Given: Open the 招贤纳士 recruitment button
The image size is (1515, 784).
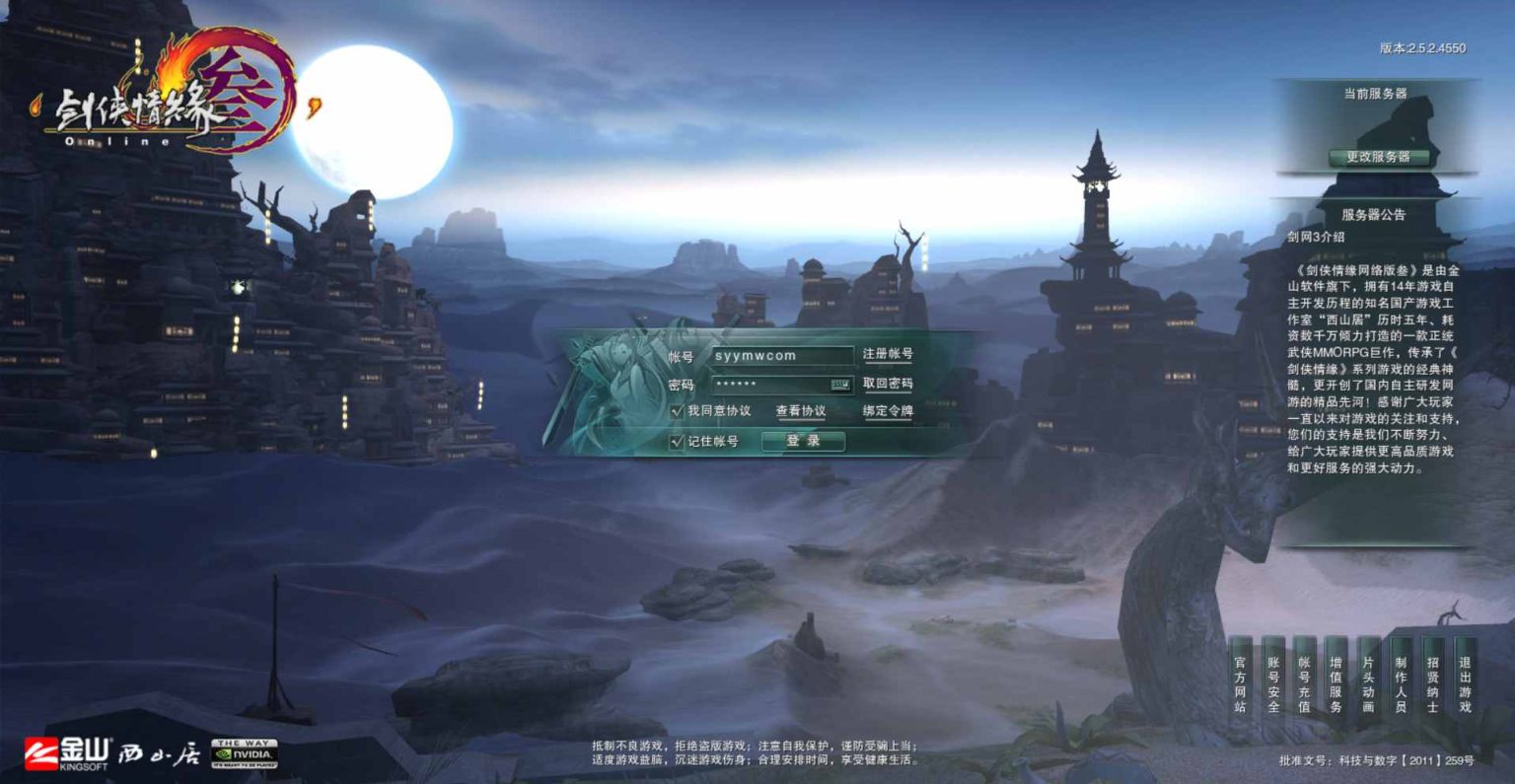Looking at the screenshot, I should pos(1432,684).
